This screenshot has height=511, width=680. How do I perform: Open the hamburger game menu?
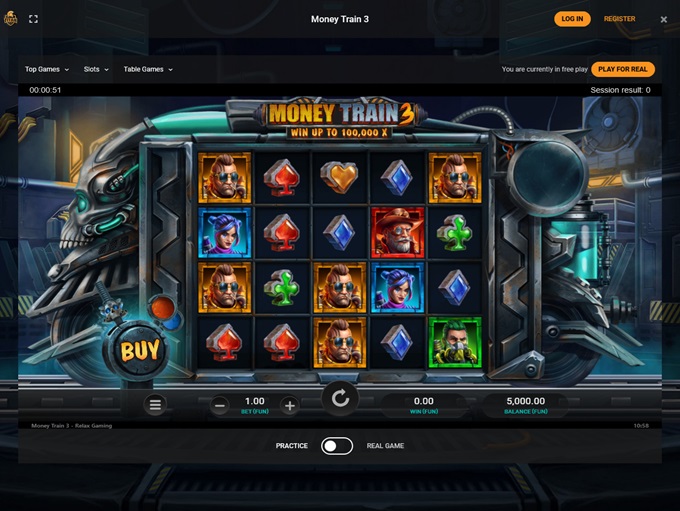pos(155,405)
